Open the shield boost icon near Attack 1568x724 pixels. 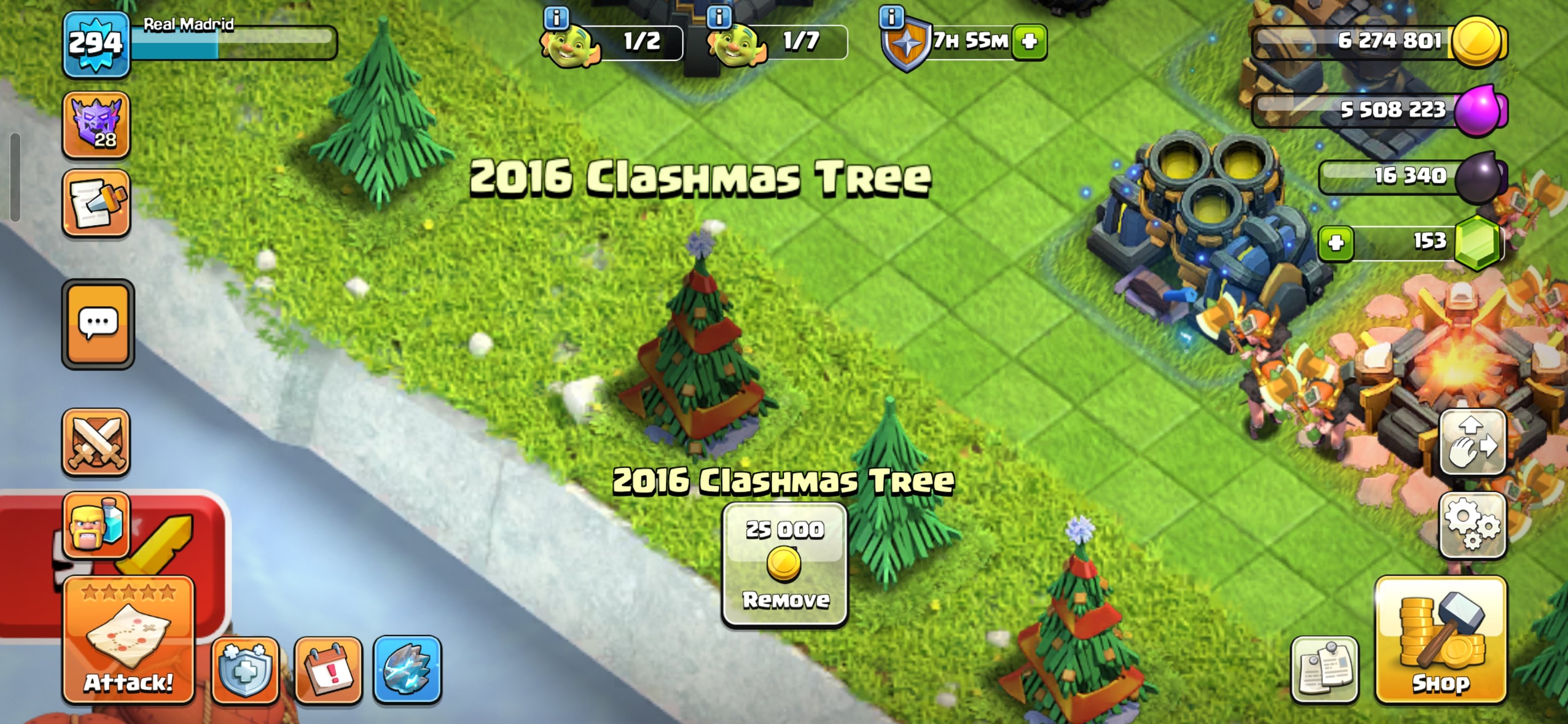(x=246, y=671)
